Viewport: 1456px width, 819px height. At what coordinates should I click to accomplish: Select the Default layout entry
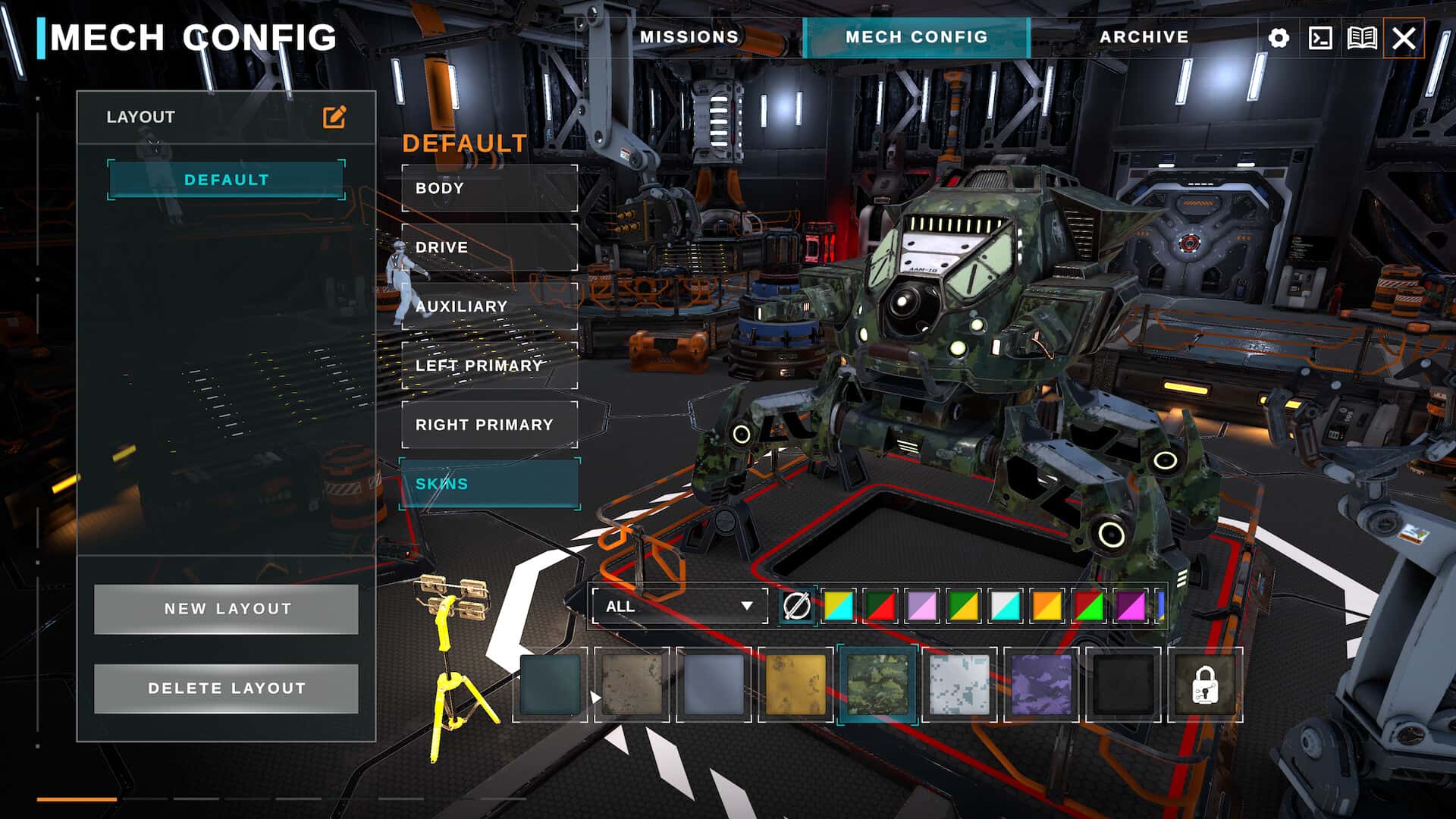(225, 180)
